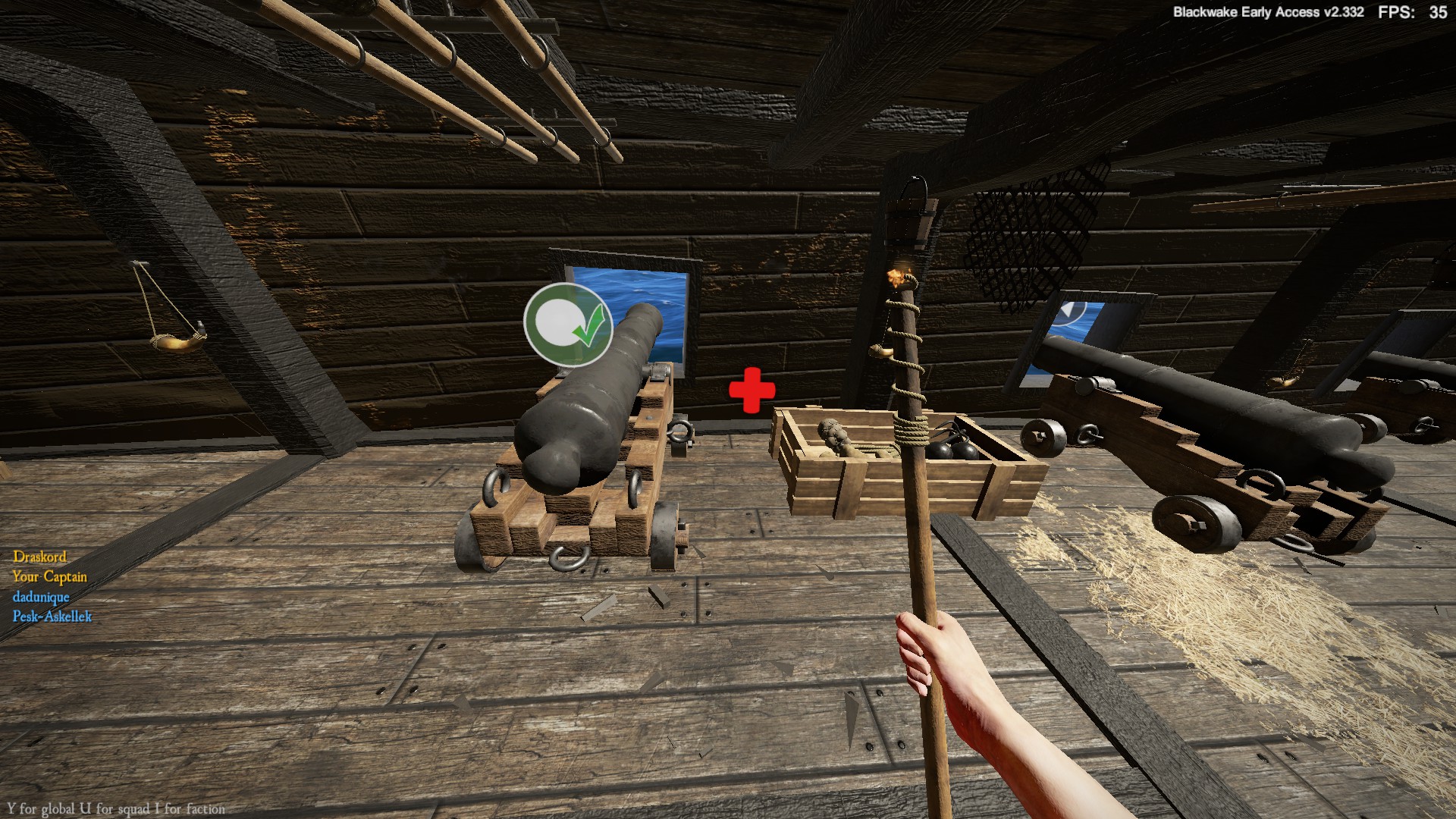The height and width of the screenshot is (819, 1456).
Task: Click the player name Pesk-Askellek
Action: pos(53,617)
